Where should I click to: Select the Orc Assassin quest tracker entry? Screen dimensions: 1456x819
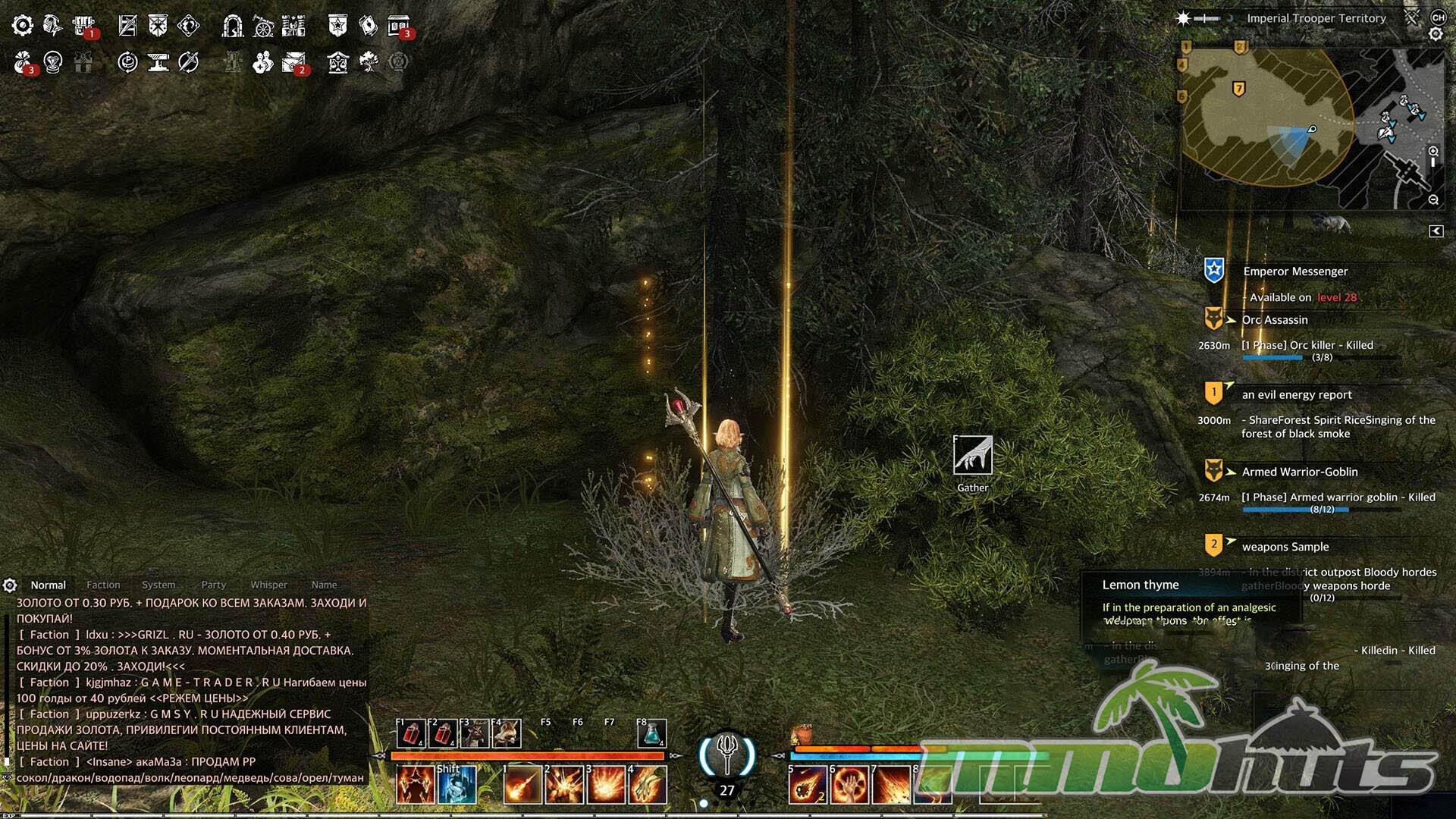click(1275, 320)
